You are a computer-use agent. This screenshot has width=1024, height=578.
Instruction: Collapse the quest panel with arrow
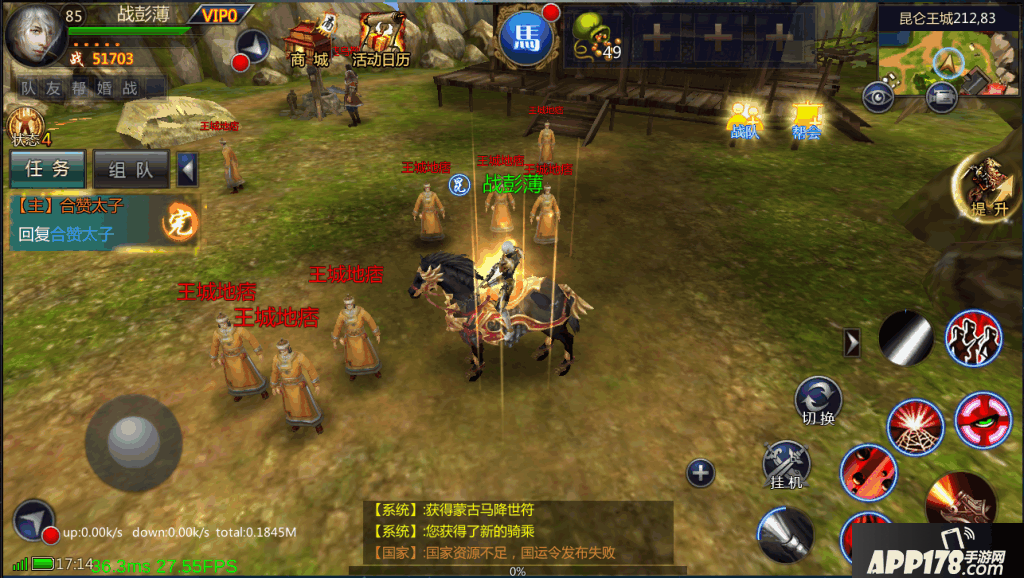(x=187, y=169)
